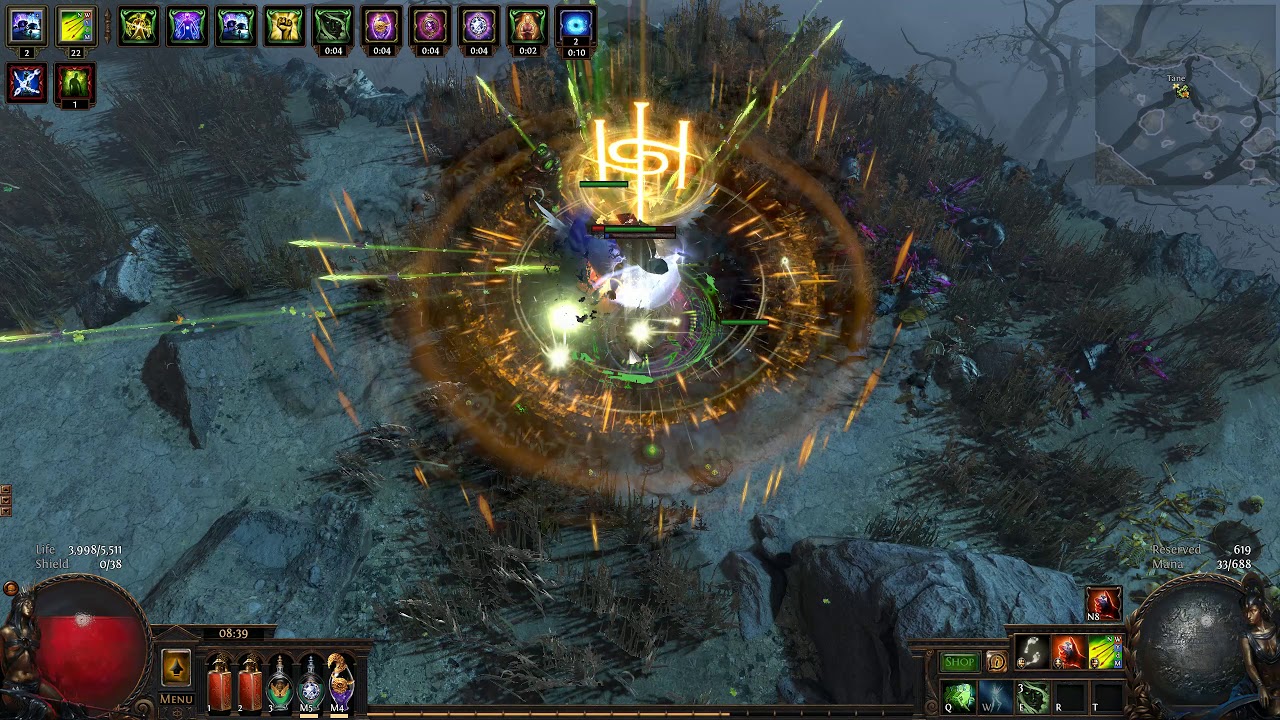The width and height of the screenshot is (1280, 720).
Task: Open the green Shop button
Action: click(958, 662)
